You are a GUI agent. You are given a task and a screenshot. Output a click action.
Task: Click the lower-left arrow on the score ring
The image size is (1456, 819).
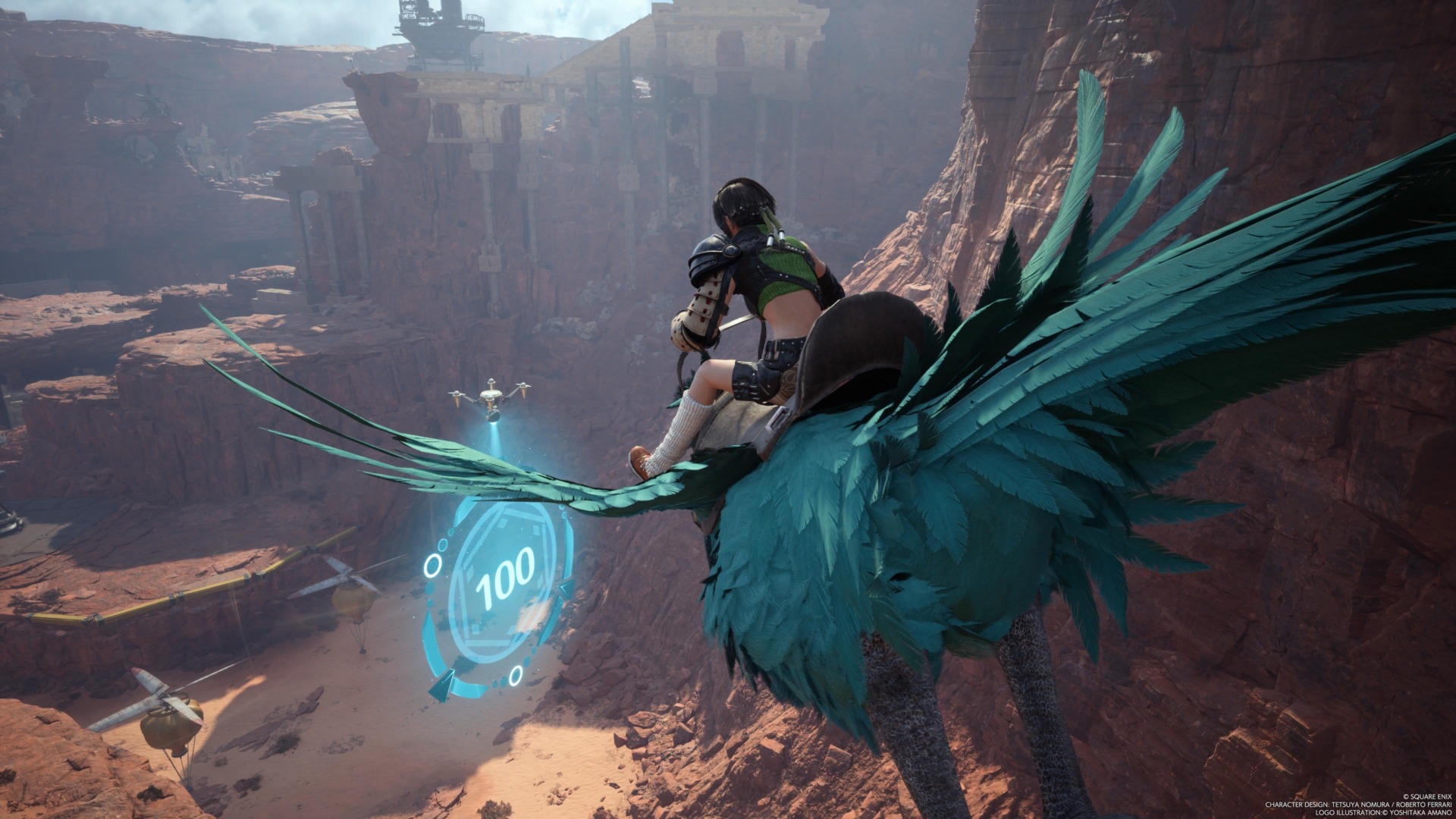[441, 682]
